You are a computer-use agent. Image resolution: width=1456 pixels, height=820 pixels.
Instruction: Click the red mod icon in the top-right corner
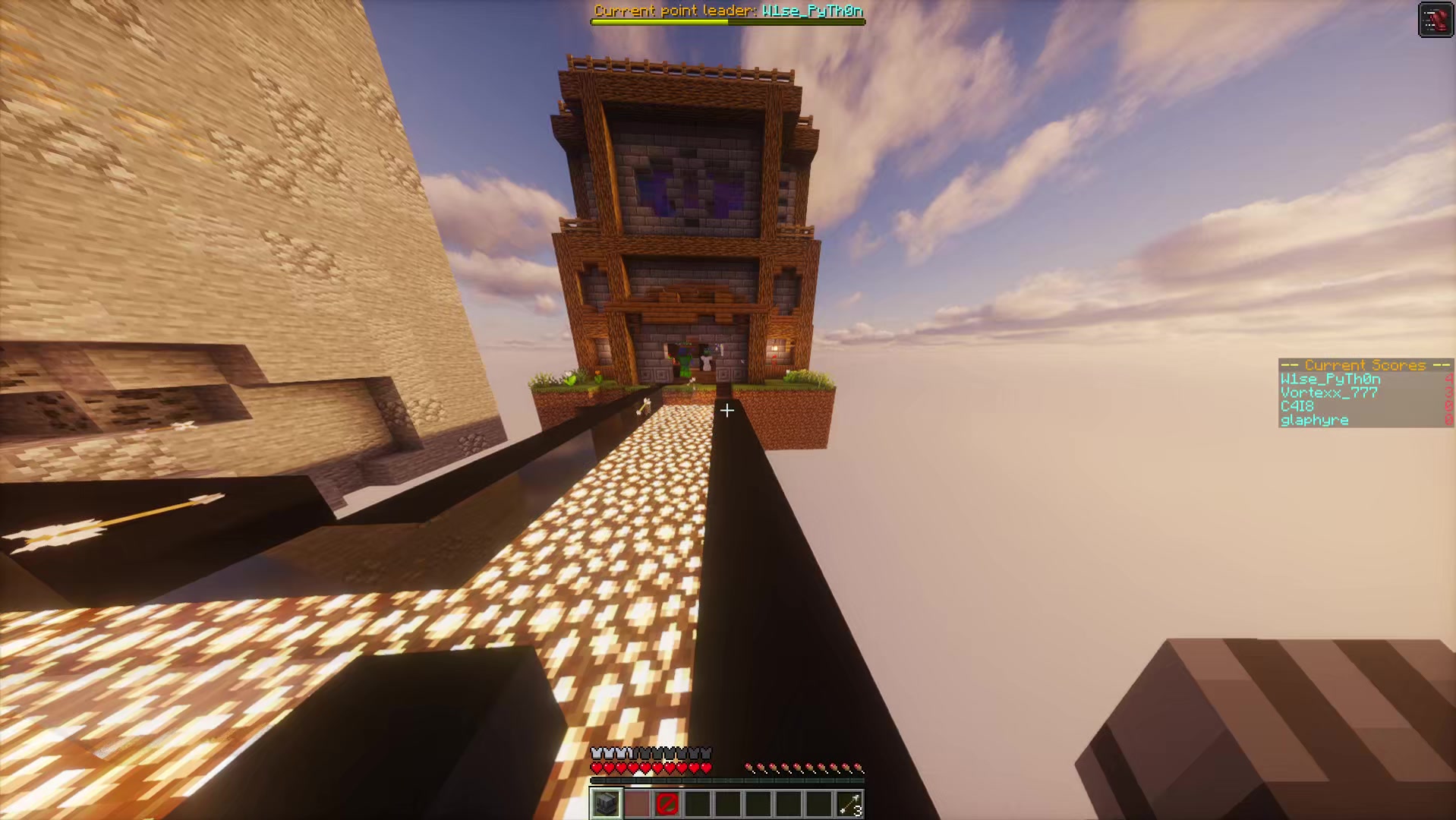pos(1435,19)
